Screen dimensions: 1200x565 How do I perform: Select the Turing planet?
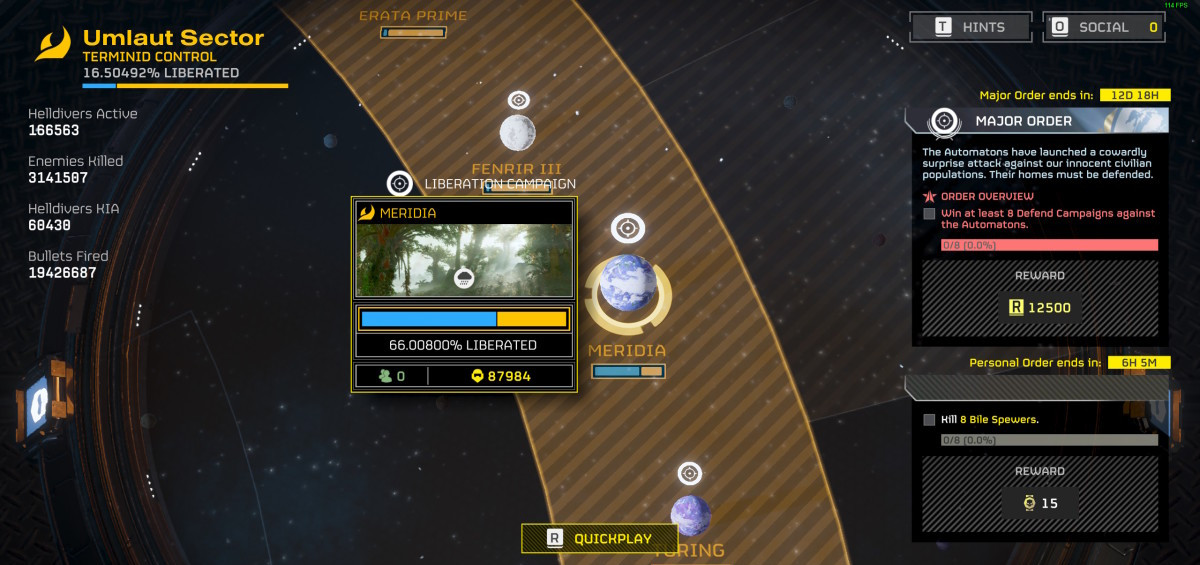(x=690, y=514)
